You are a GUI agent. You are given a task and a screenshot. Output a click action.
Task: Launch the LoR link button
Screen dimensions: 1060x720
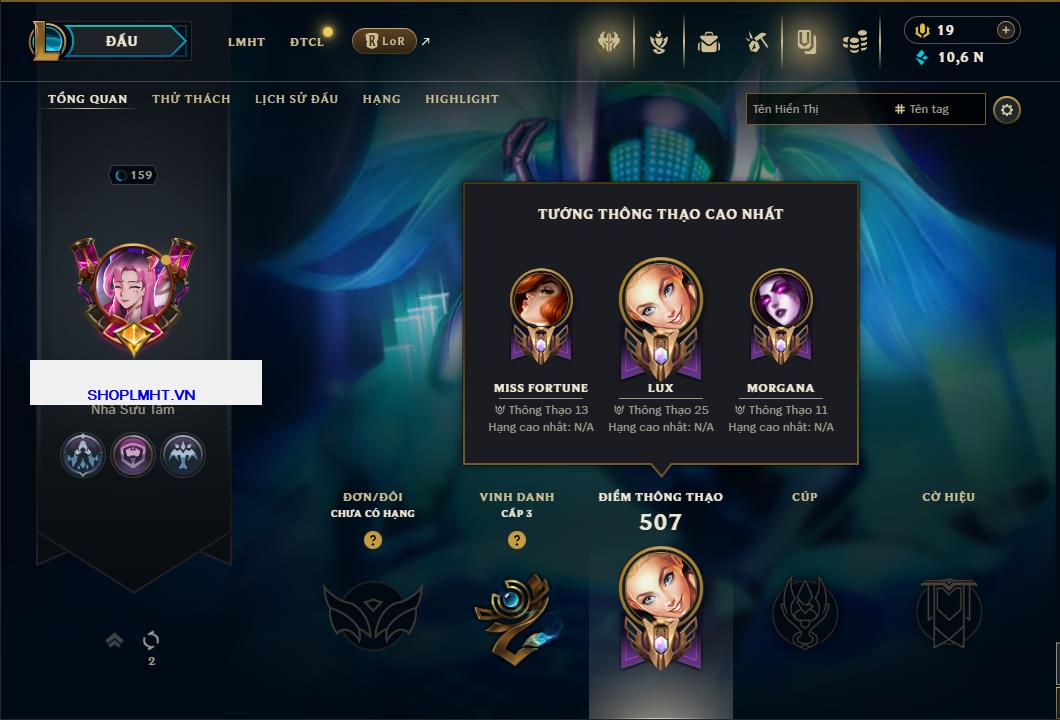pos(385,41)
